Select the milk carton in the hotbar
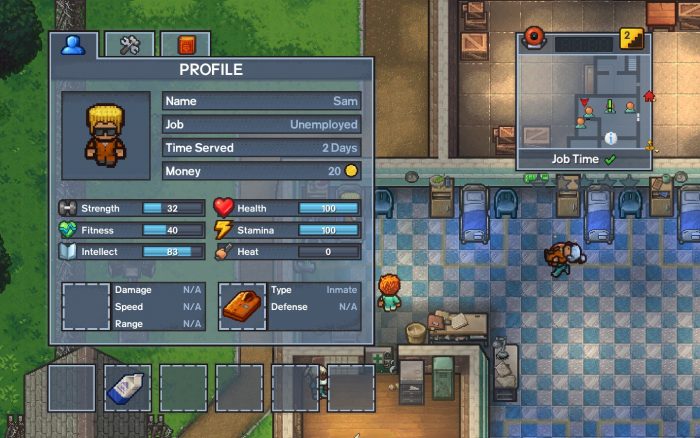The width and height of the screenshot is (700, 438). (x=128, y=388)
